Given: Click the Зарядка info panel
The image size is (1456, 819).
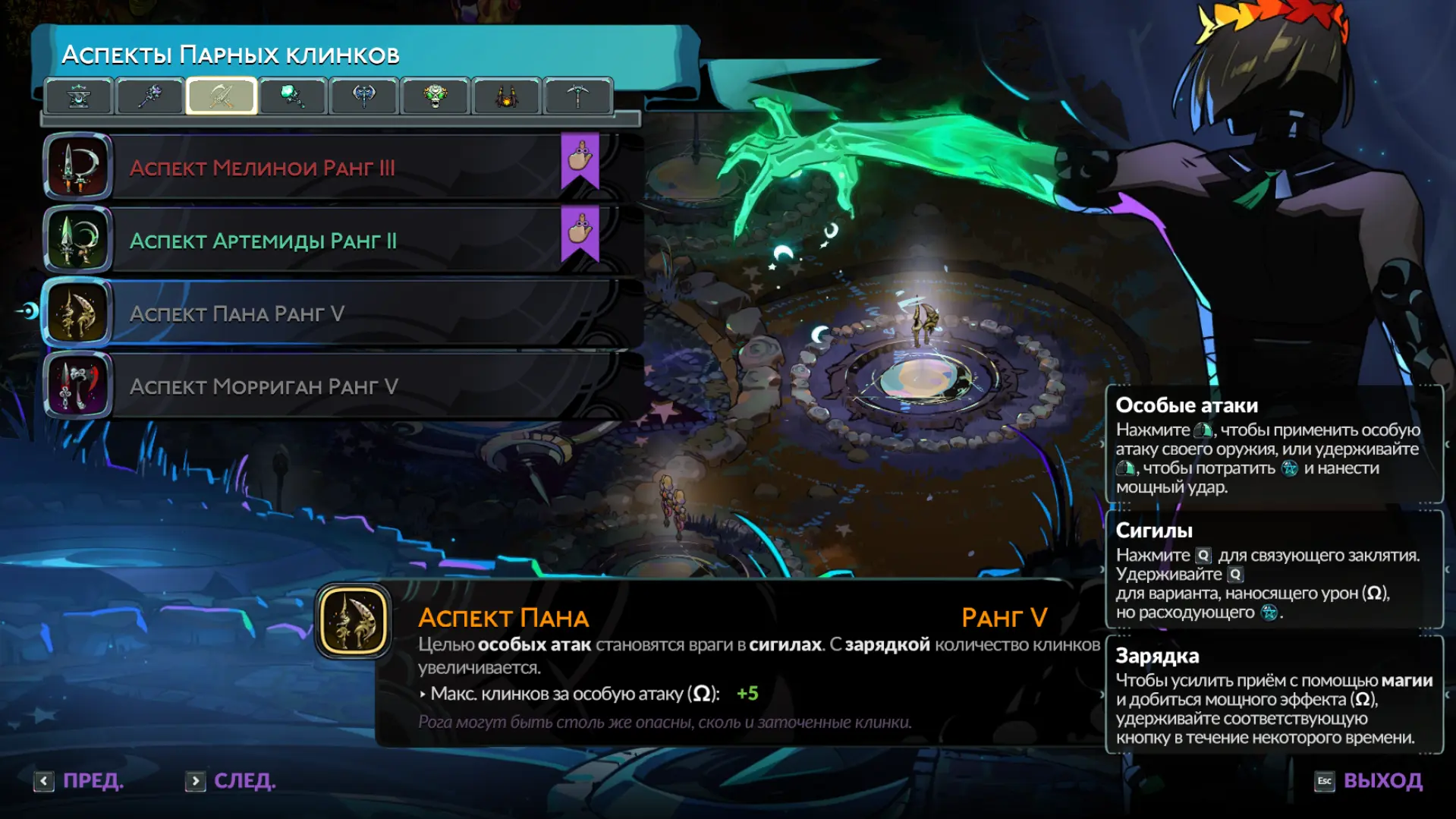Looking at the screenshot, I should [x=1274, y=695].
